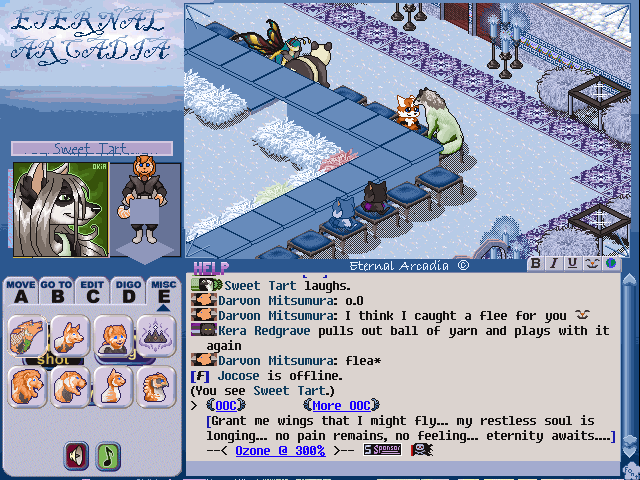Pick the orange fox head avatar icon

click(70, 337)
